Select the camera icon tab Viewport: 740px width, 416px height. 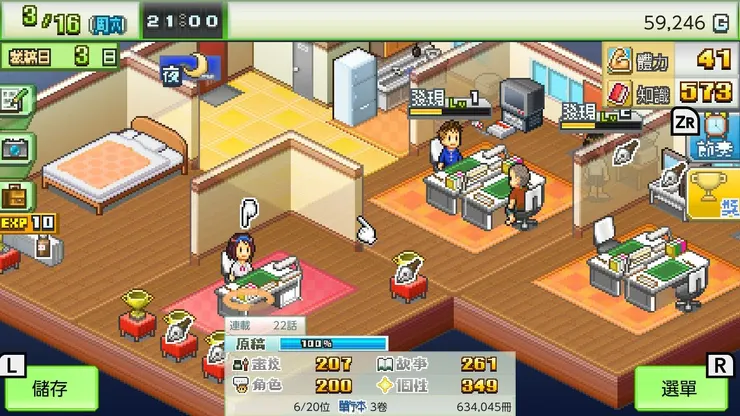(x=15, y=147)
